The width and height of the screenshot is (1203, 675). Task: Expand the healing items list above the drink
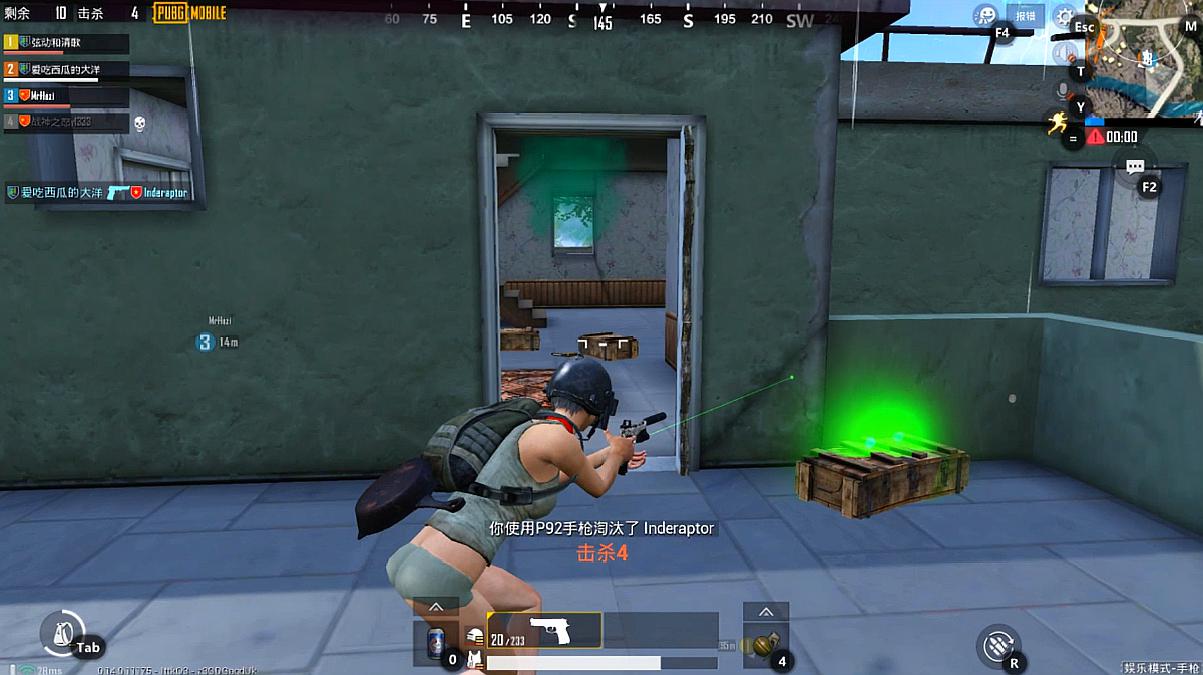[x=436, y=607]
